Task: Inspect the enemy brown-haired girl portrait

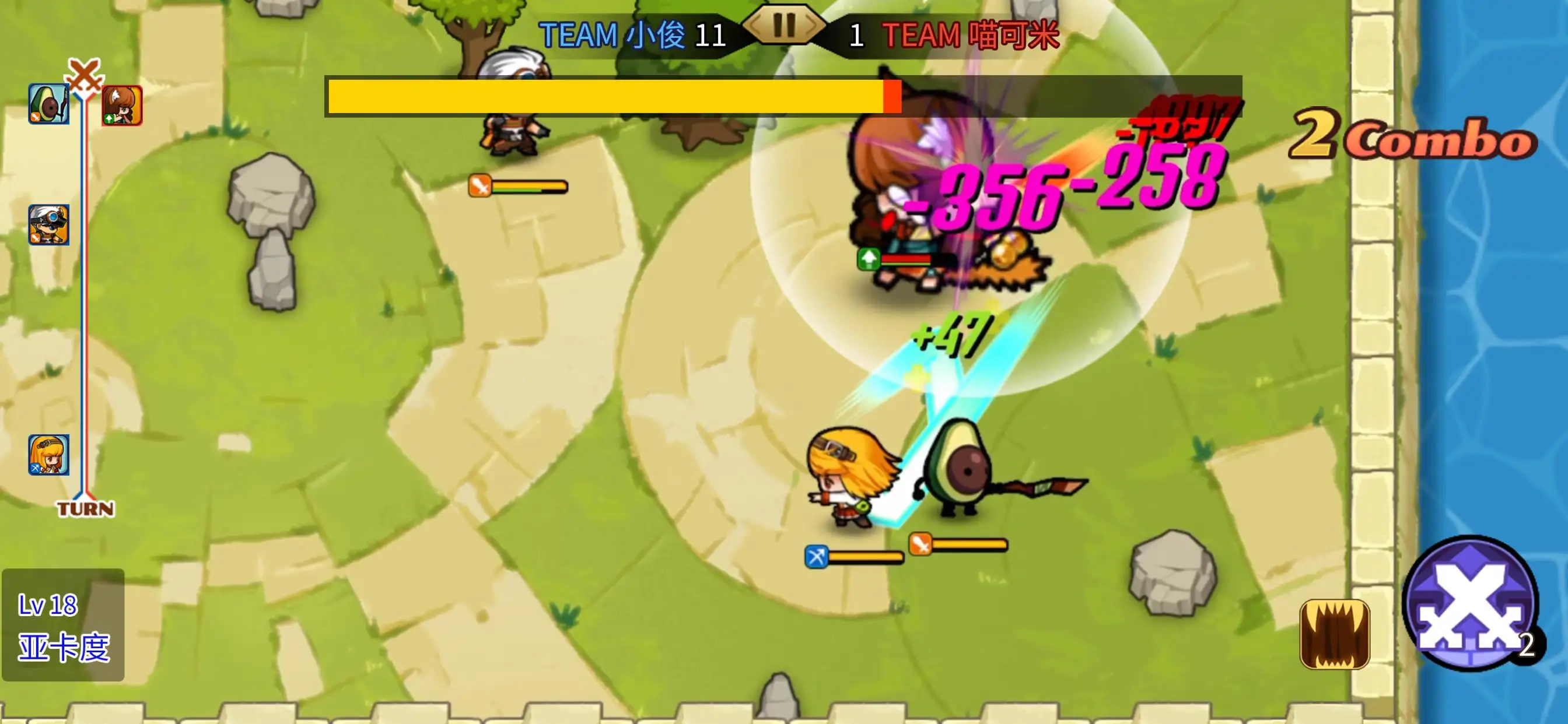Action: [123, 106]
